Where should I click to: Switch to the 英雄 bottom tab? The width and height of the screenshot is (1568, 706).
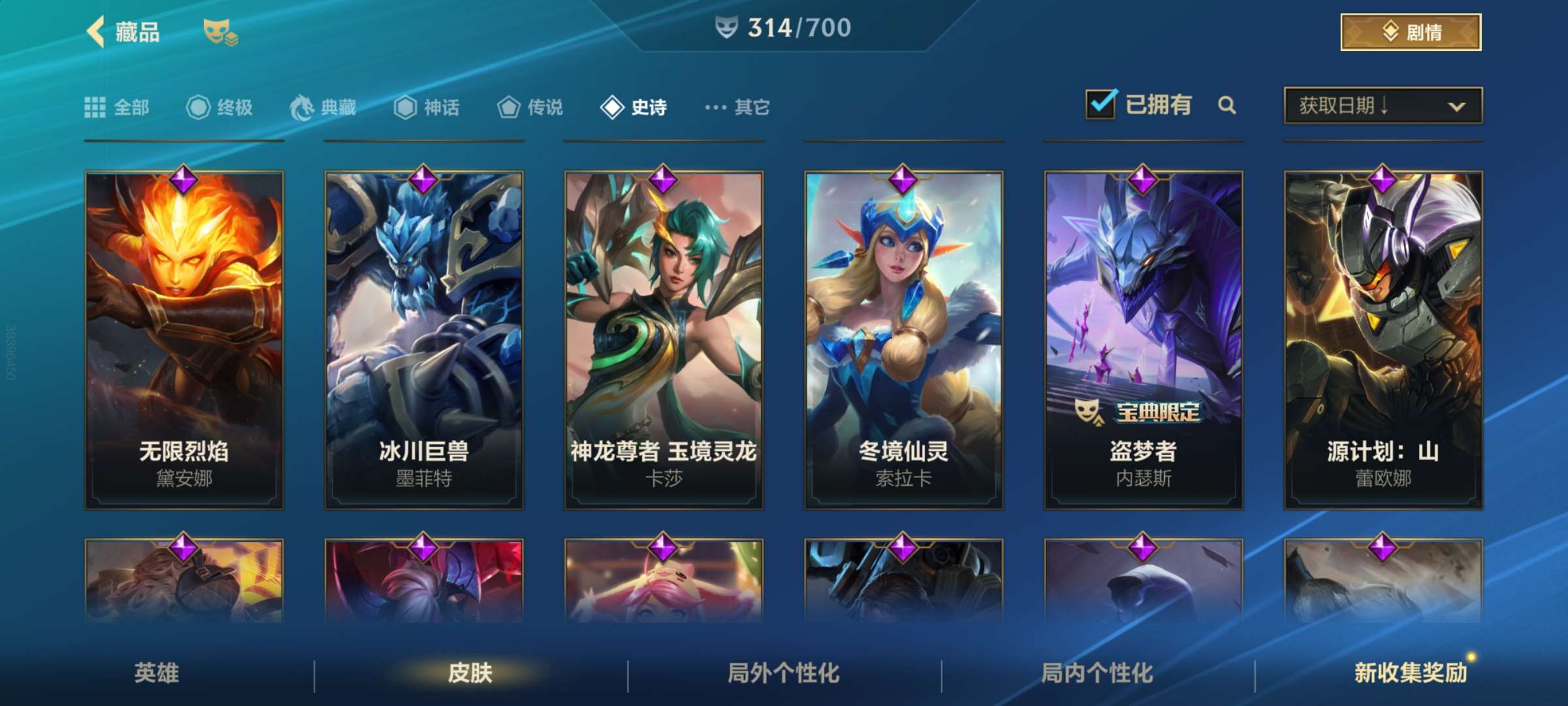(x=157, y=673)
